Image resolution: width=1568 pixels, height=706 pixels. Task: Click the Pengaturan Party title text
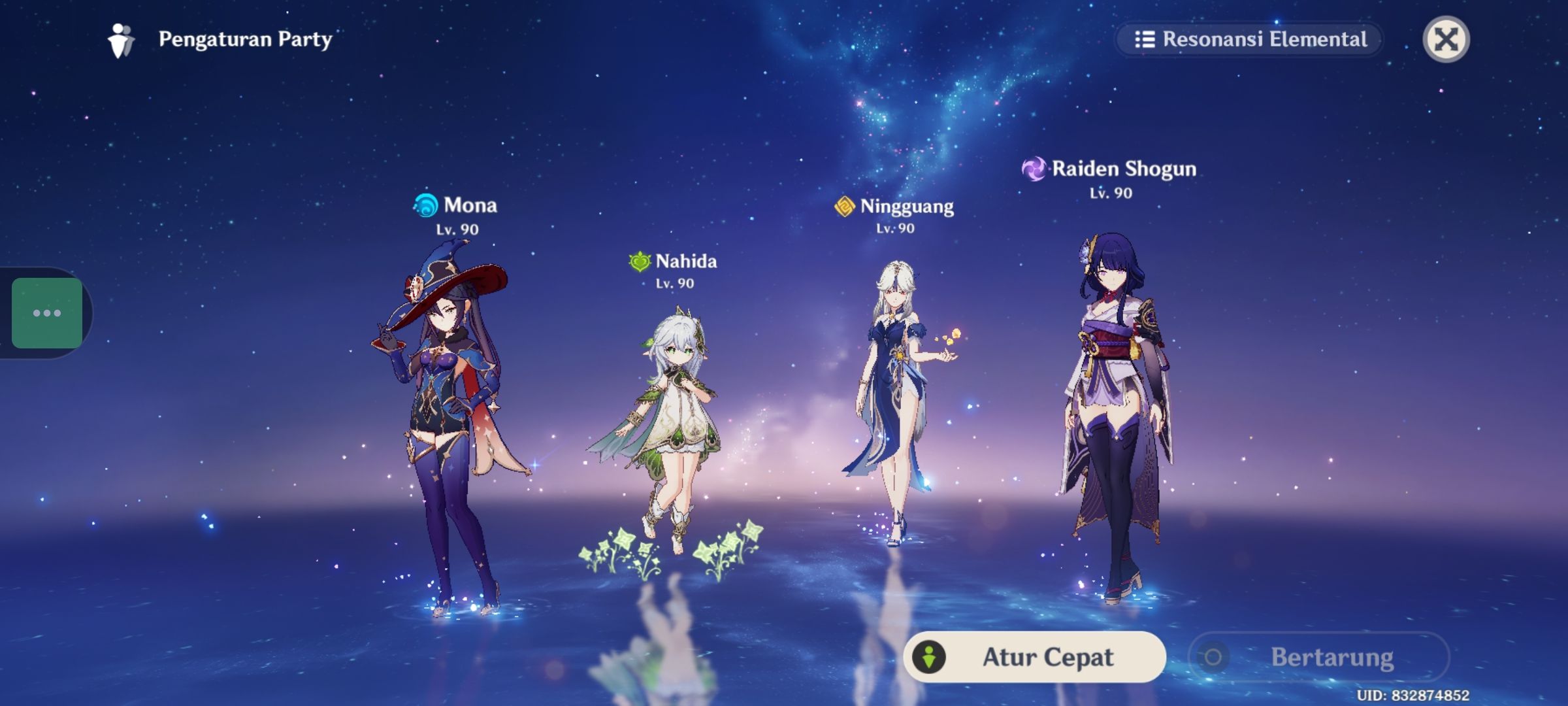tap(245, 39)
